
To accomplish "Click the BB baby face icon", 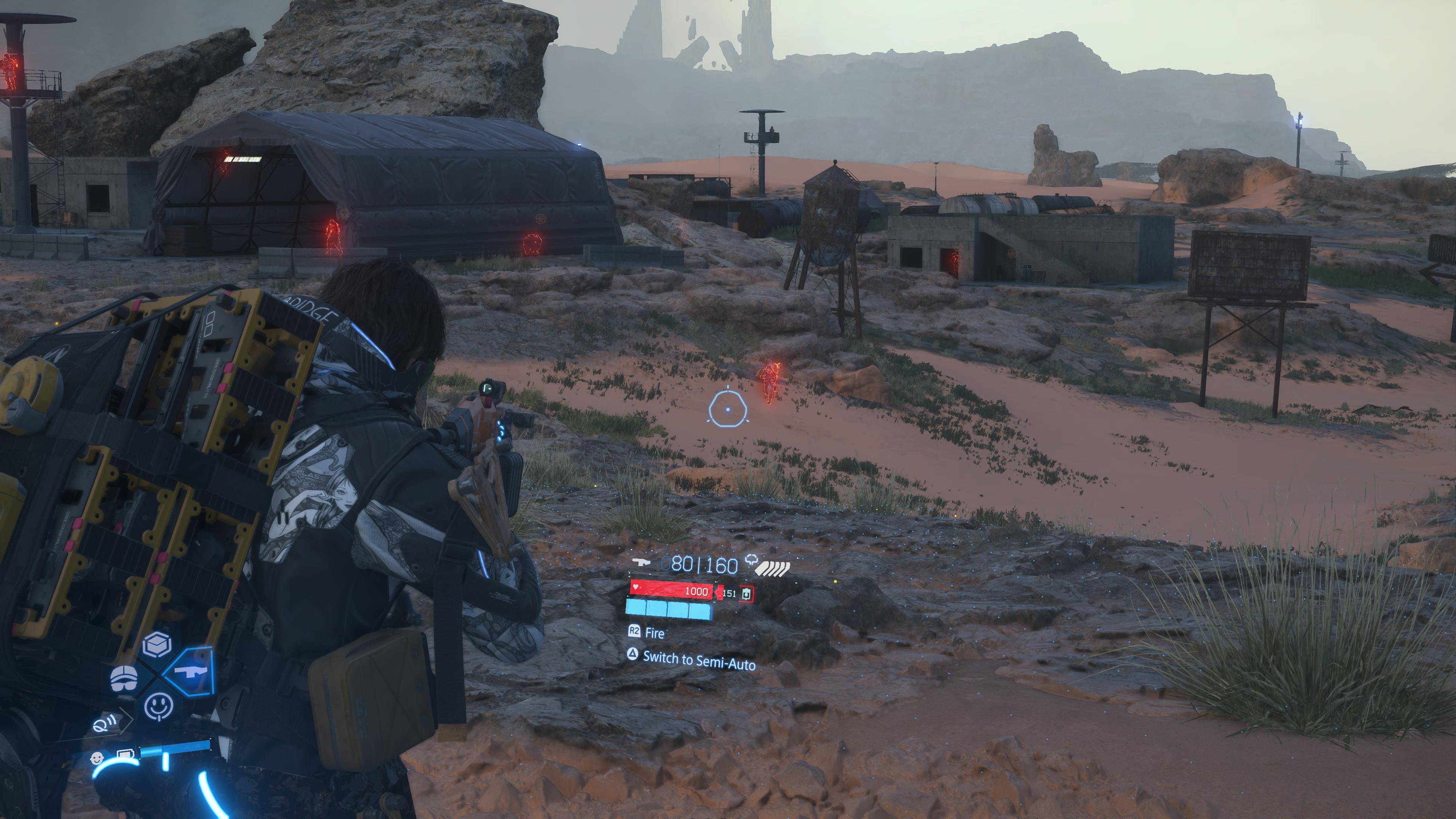I will point(98,758).
